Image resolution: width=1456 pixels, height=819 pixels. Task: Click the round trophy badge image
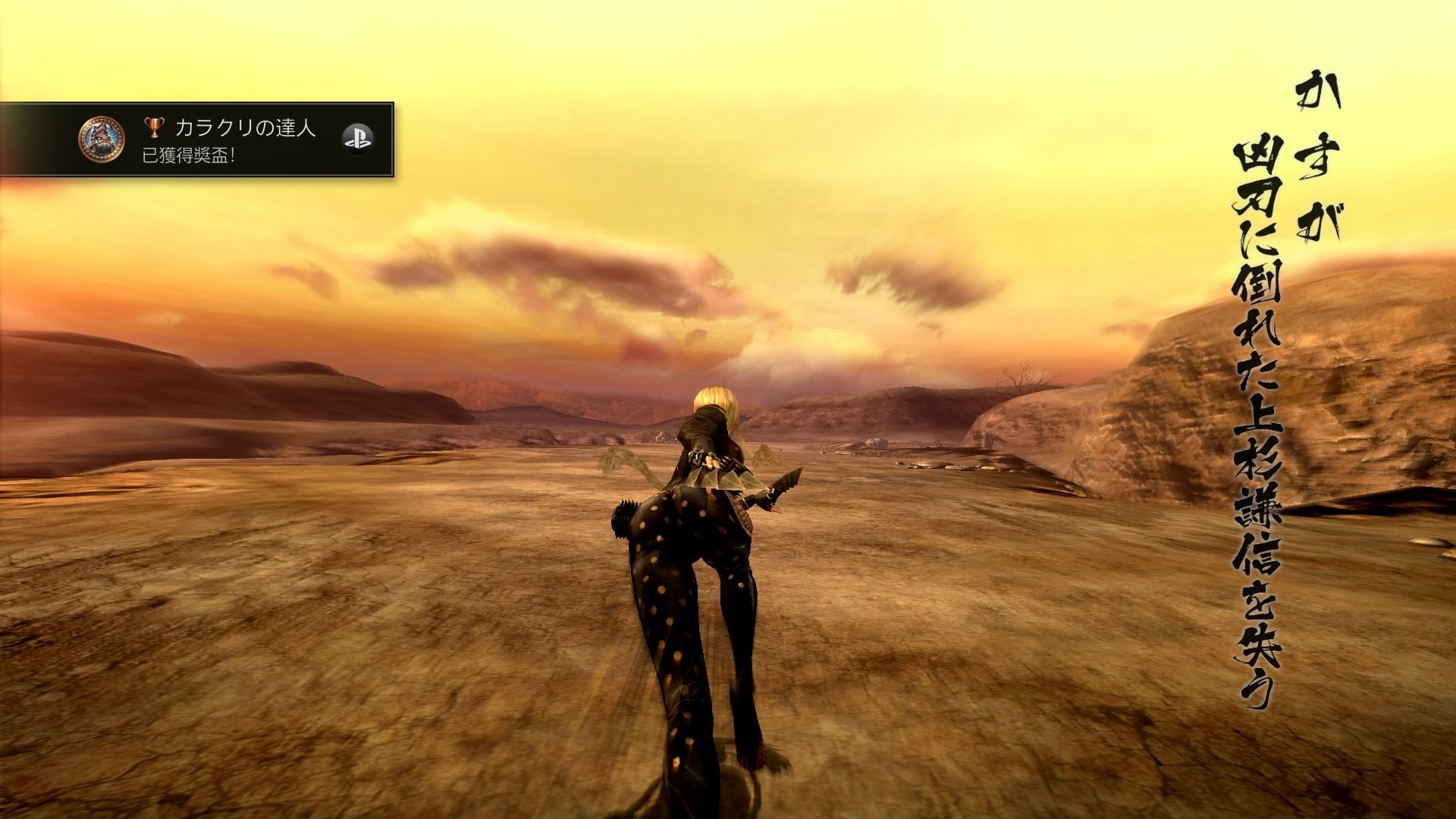[102, 140]
